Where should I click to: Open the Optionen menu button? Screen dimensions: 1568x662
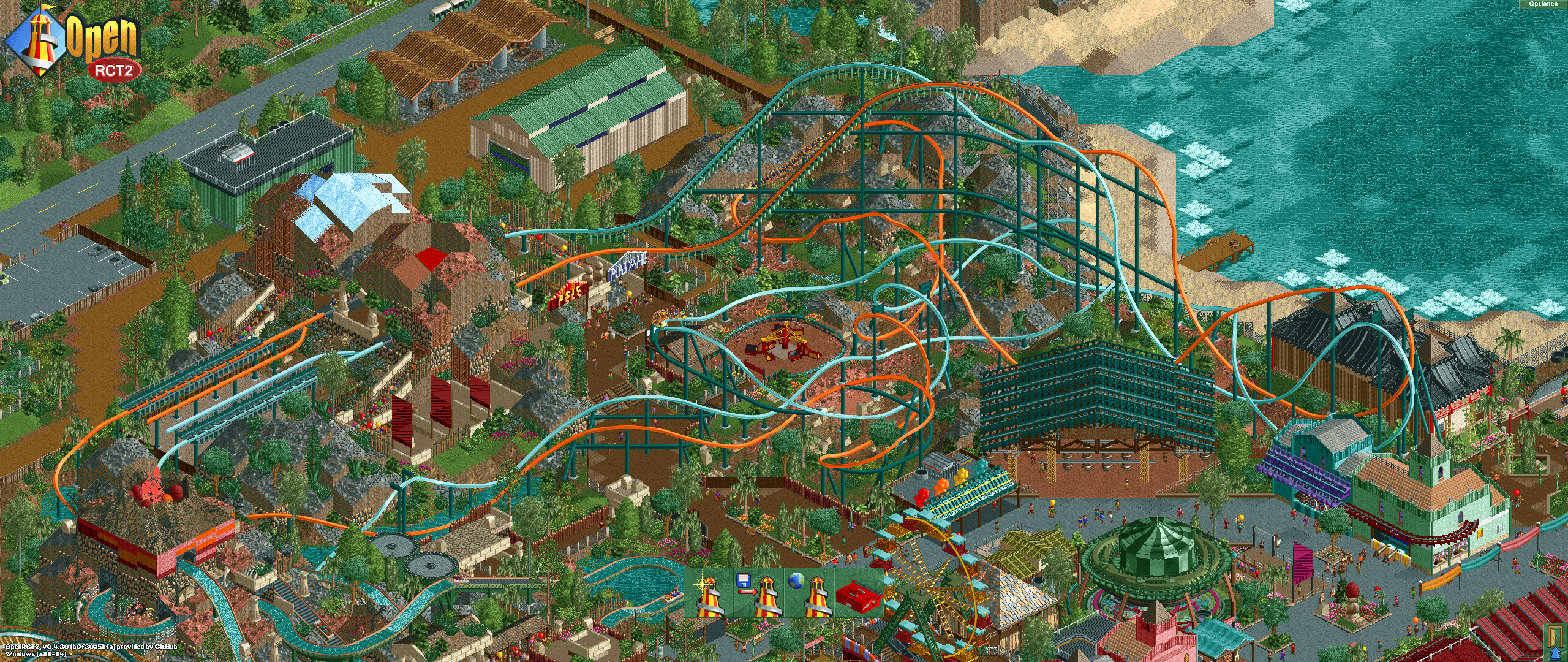coord(1545,5)
